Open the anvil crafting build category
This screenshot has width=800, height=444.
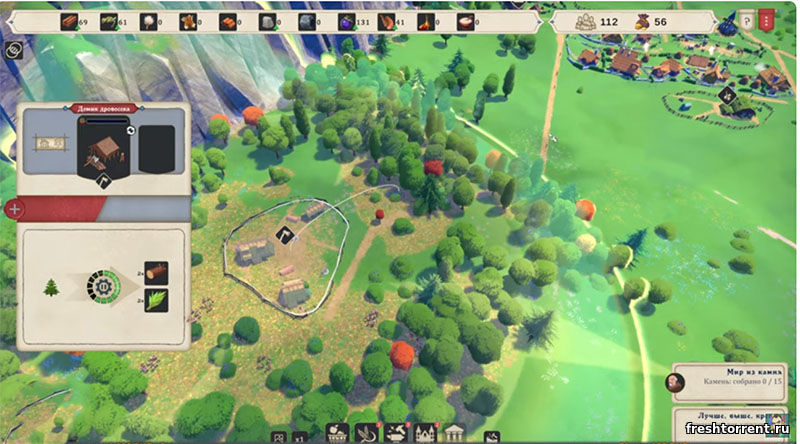click(394, 434)
